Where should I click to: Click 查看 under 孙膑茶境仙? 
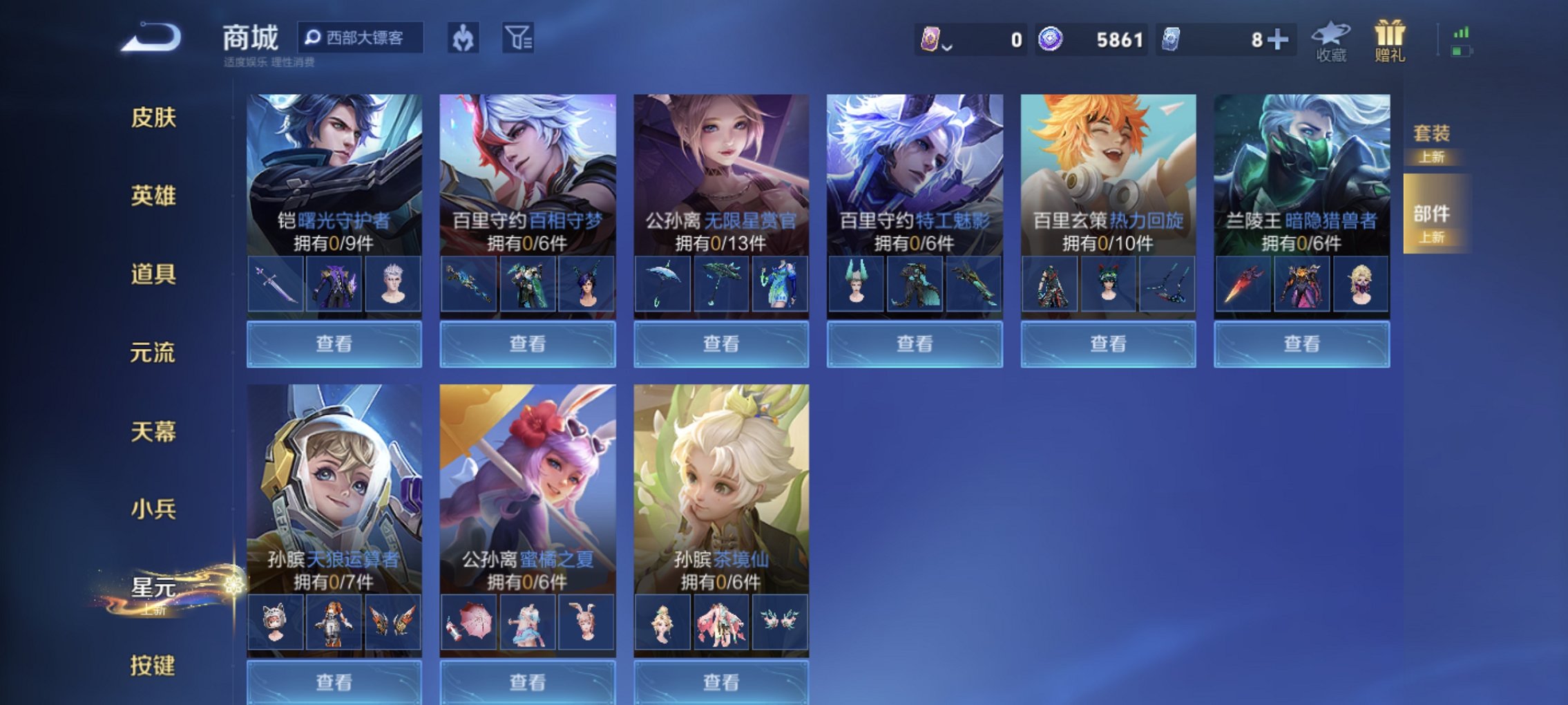[720, 681]
